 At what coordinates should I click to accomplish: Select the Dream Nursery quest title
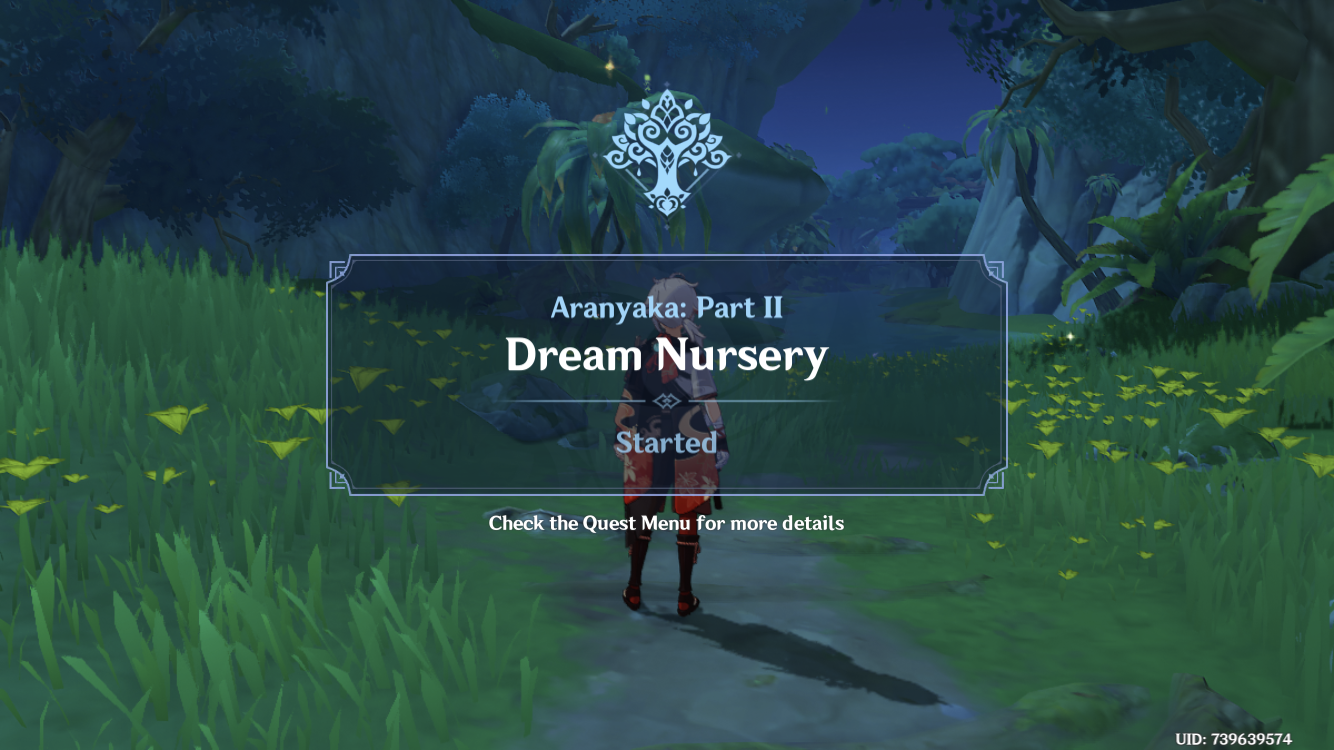(665, 356)
